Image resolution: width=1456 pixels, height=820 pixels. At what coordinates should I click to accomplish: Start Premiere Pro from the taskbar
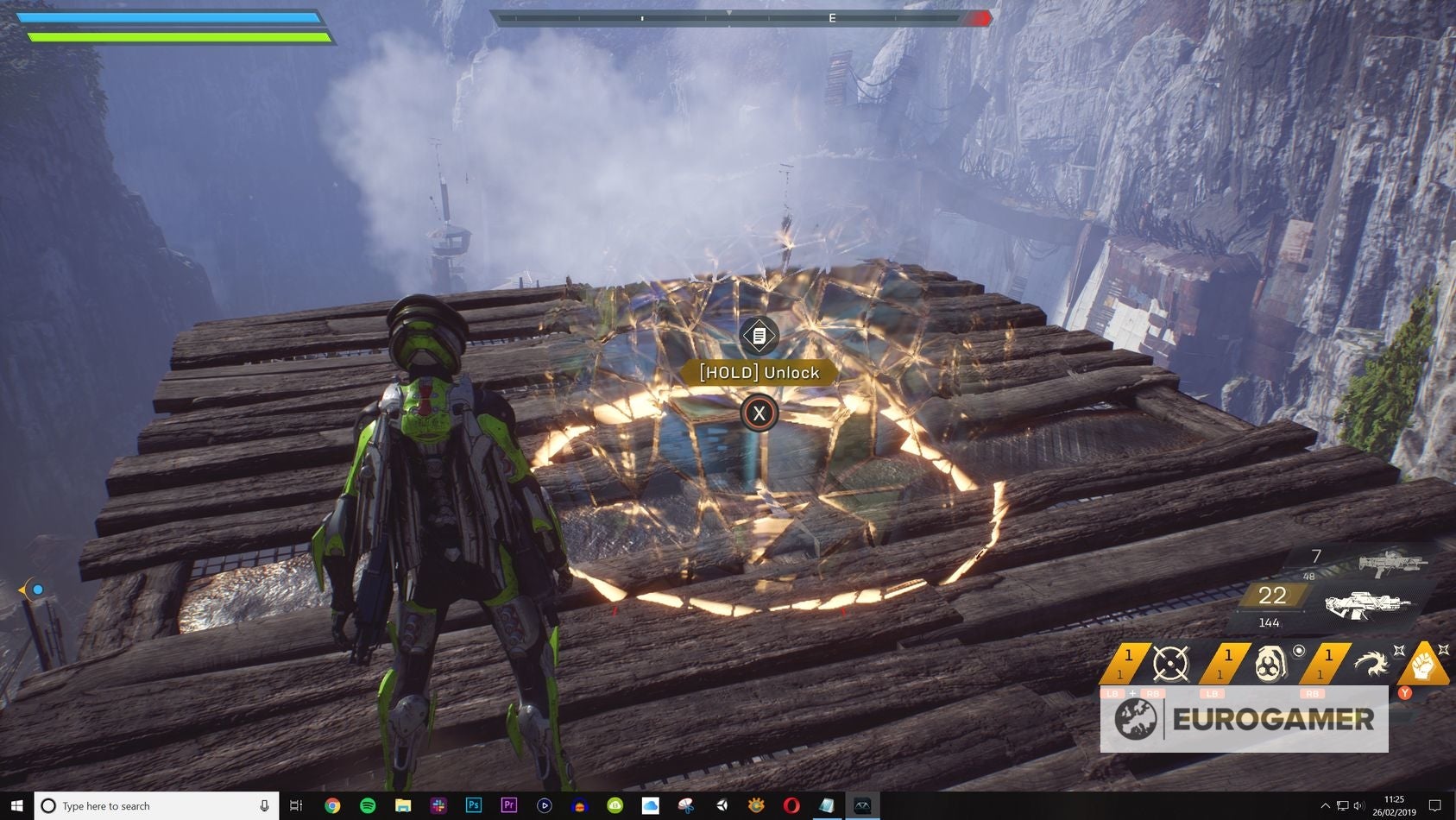pyautogui.click(x=508, y=805)
